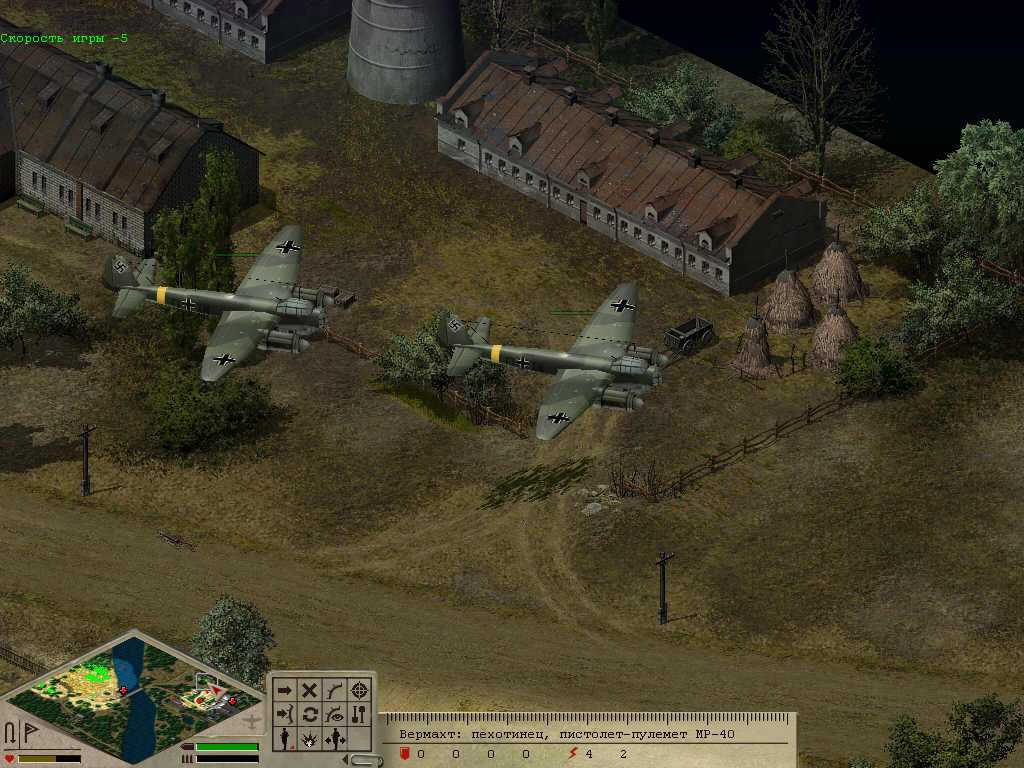Select the shovel dig-in command
This screenshot has width=1024, height=768.
[360, 714]
